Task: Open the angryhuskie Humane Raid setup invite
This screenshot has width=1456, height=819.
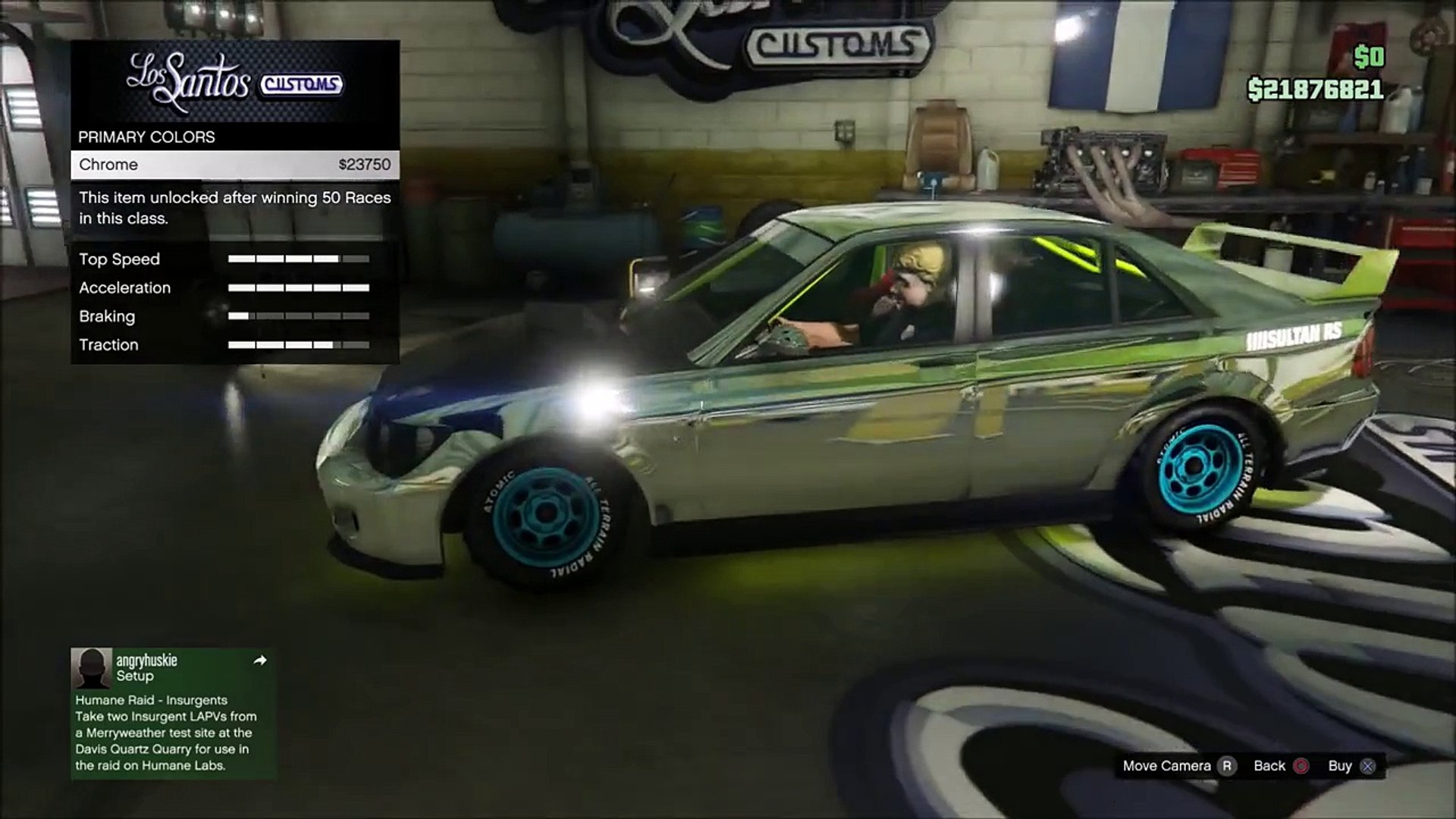Action: [174, 713]
